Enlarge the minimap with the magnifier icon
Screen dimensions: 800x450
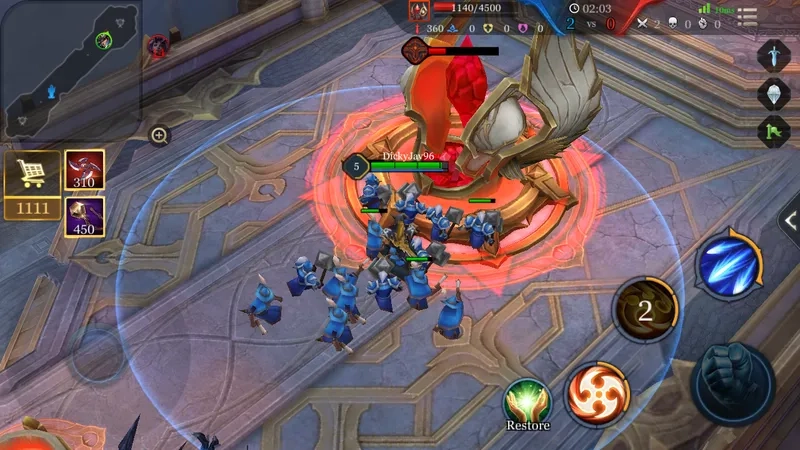[x=159, y=135]
